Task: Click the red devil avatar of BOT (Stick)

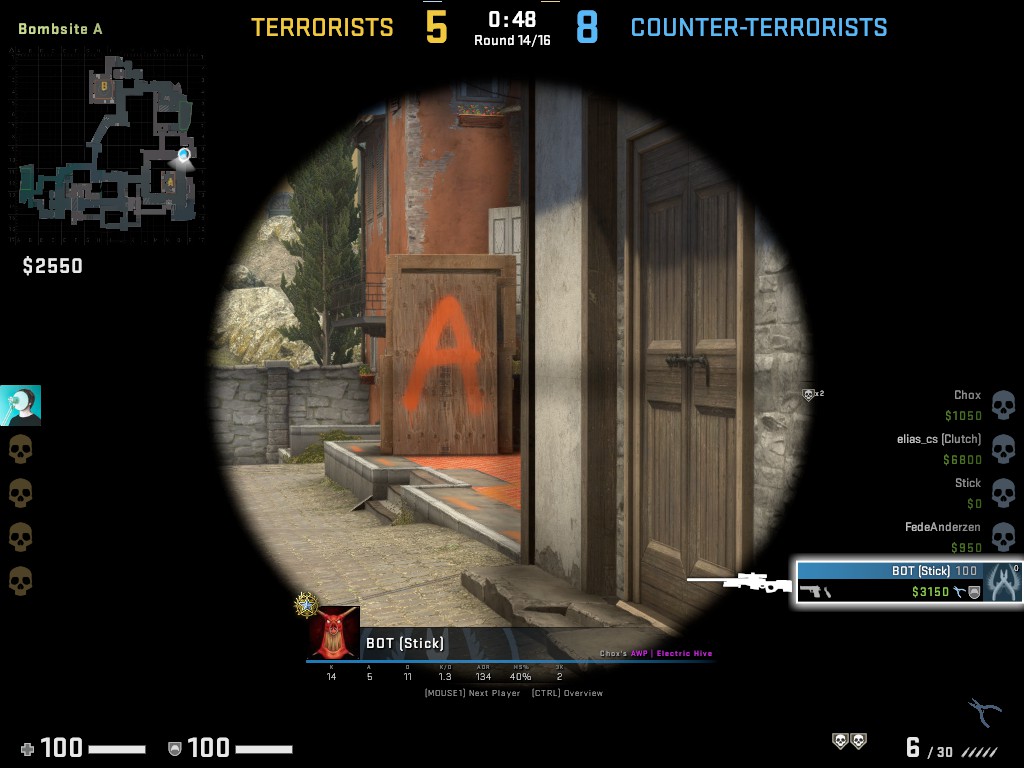Action: coord(333,632)
